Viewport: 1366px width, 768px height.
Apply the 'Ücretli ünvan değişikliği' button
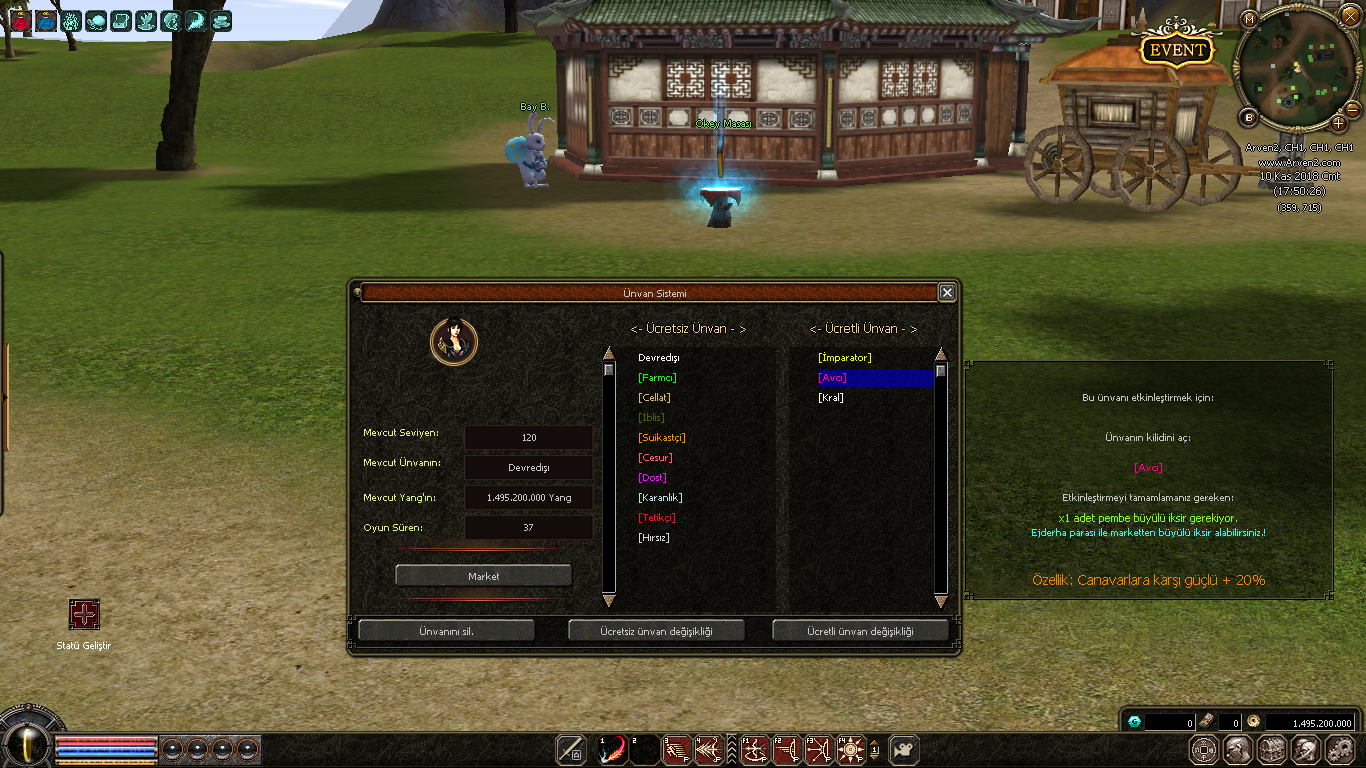pyautogui.click(x=860, y=631)
